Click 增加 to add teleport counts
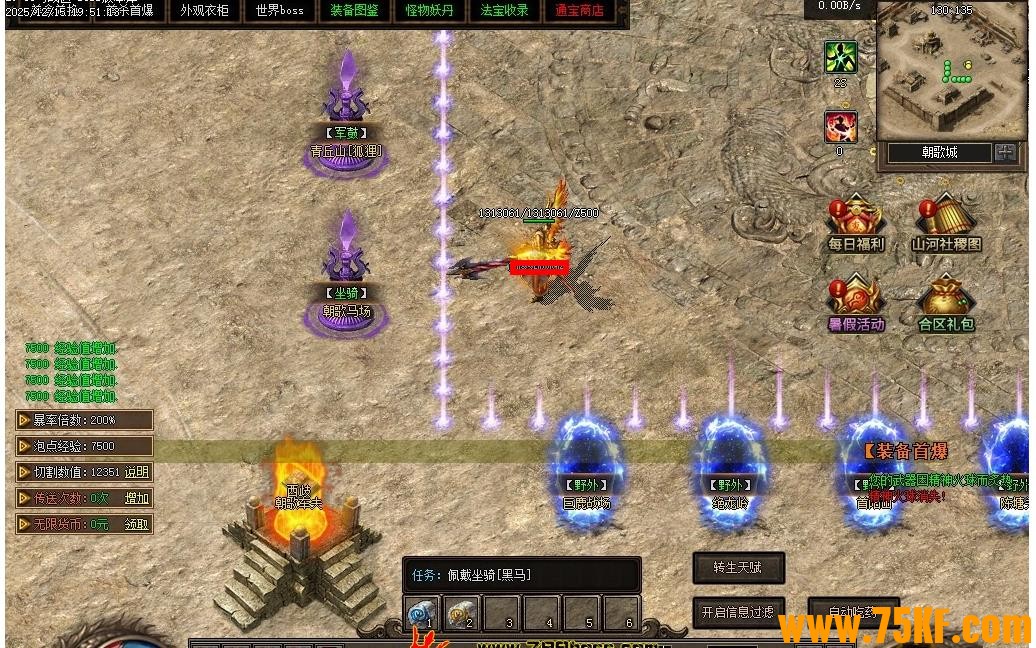 pyautogui.click(x=136, y=498)
